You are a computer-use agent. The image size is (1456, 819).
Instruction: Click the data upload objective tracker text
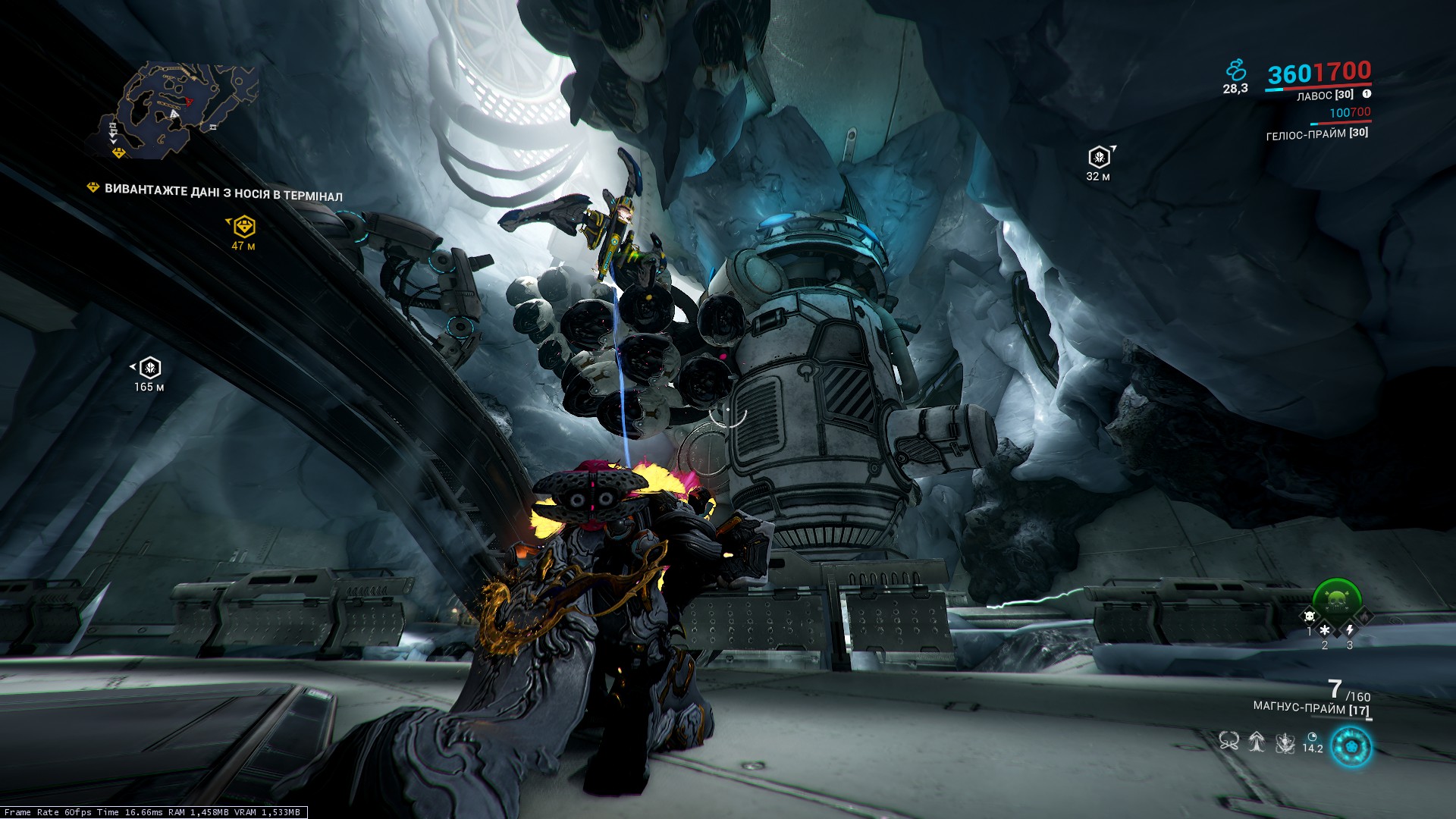point(223,192)
